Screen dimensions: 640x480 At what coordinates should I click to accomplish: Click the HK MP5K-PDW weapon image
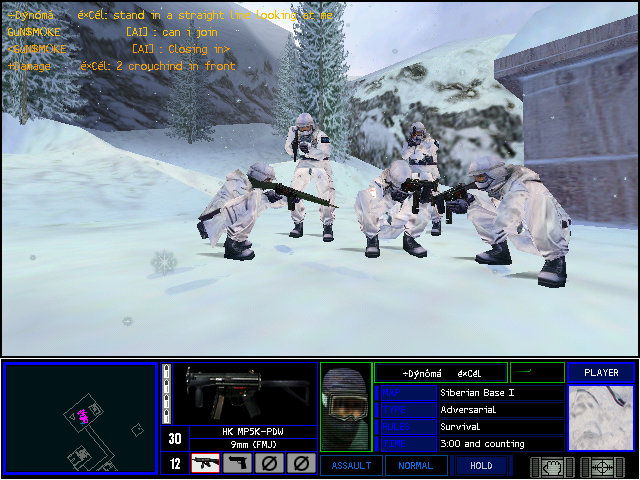tap(236, 393)
